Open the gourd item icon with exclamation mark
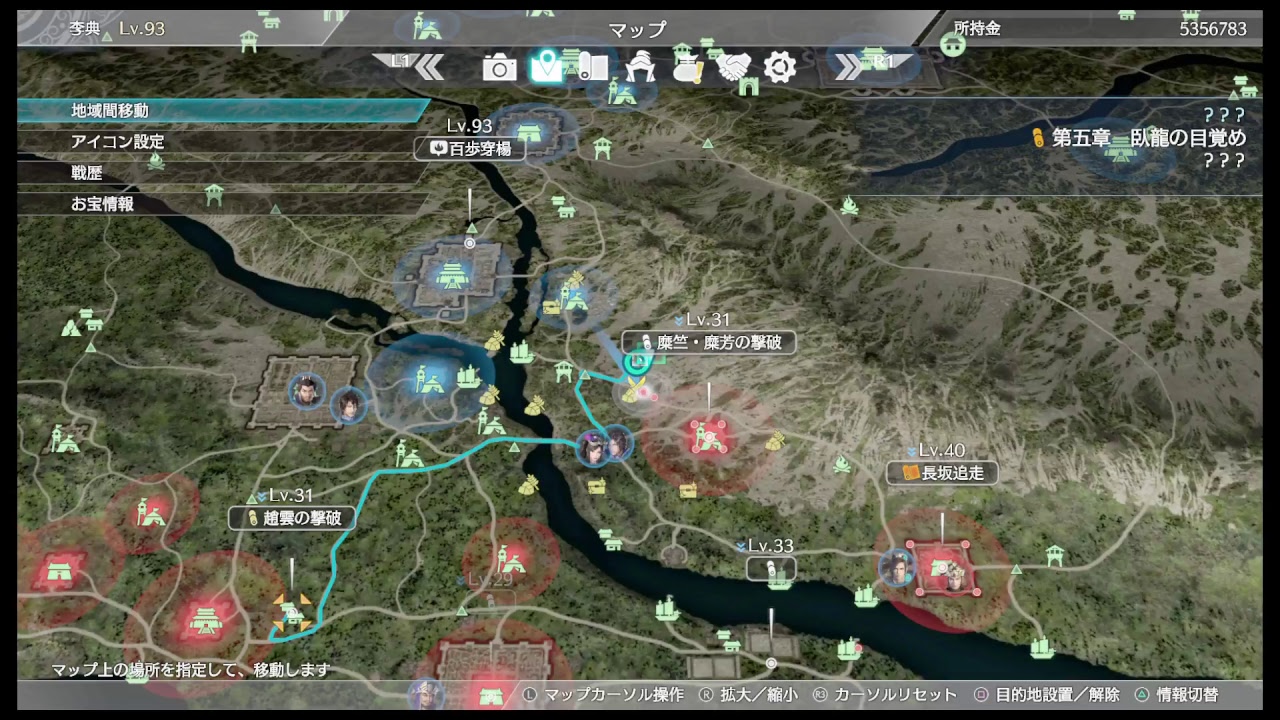Image resolution: width=1280 pixels, height=720 pixels. [687, 68]
